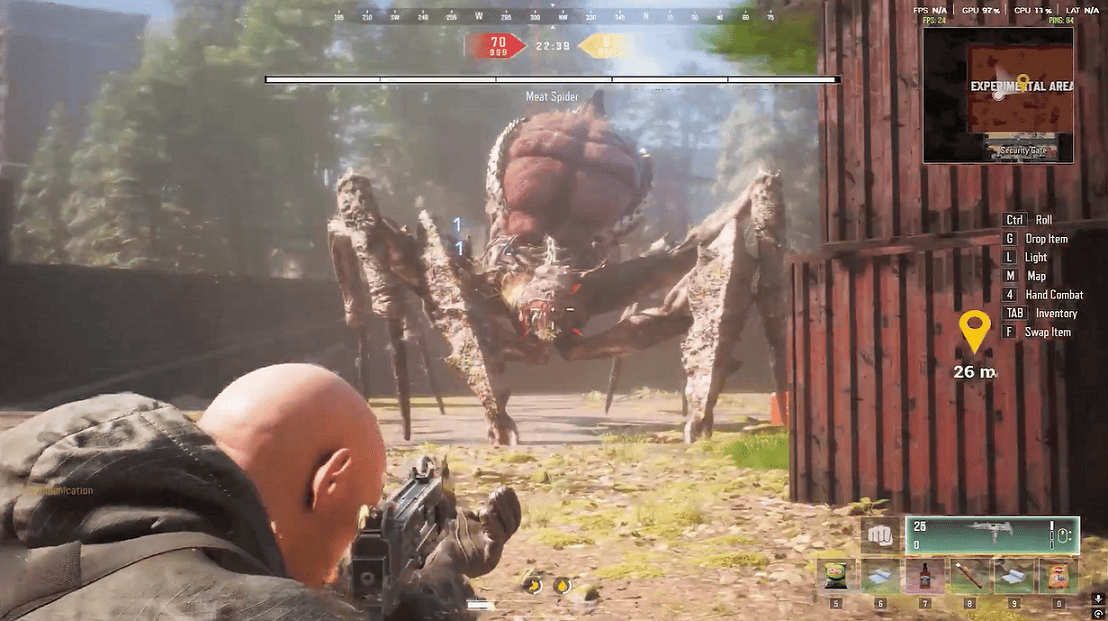Pick the wooden stick in slot 8
Image resolution: width=1108 pixels, height=621 pixels.
968,577
